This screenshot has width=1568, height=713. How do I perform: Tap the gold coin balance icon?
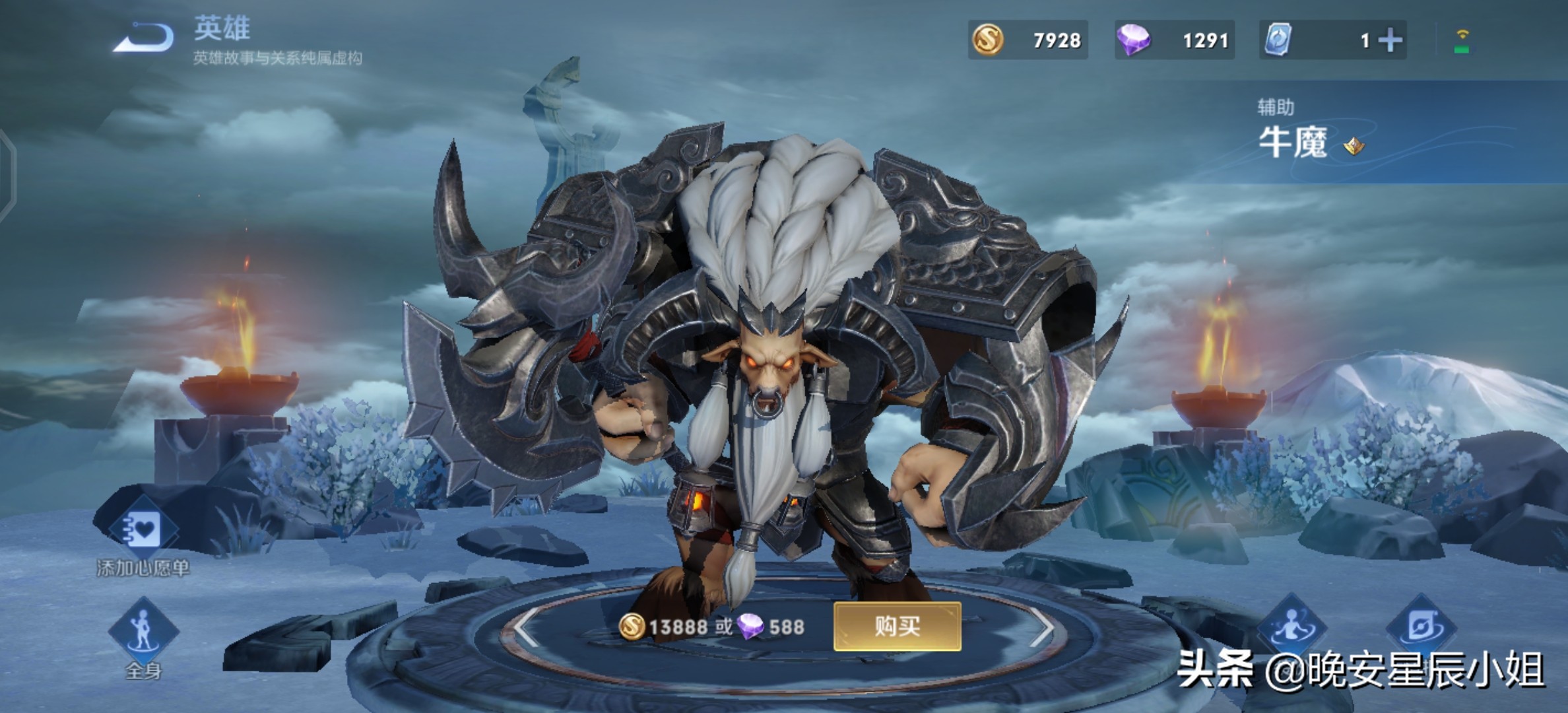pos(988,40)
